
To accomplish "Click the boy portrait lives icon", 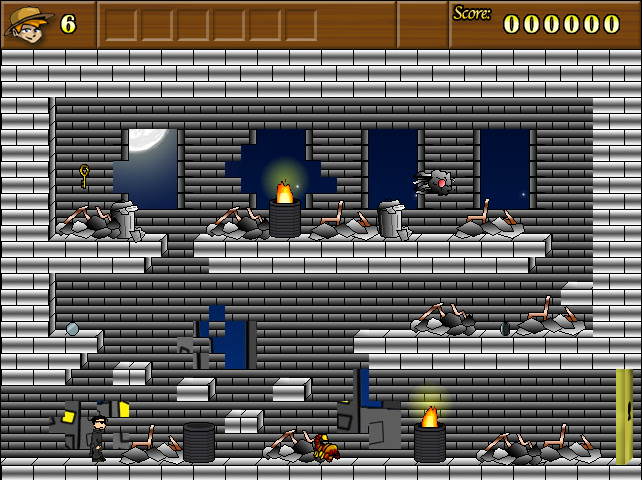I will pos(28,24).
